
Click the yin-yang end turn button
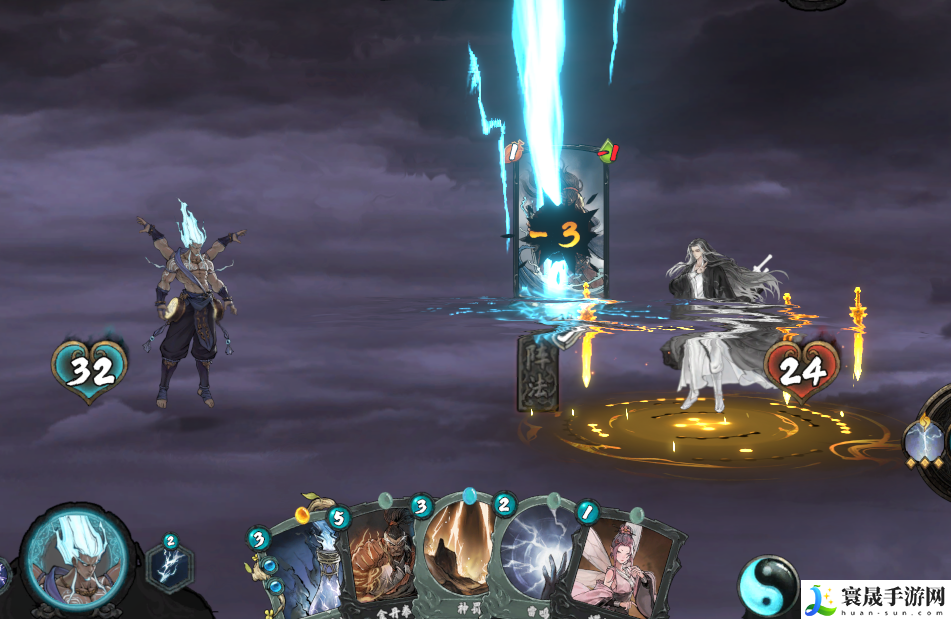(x=768, y=586)
